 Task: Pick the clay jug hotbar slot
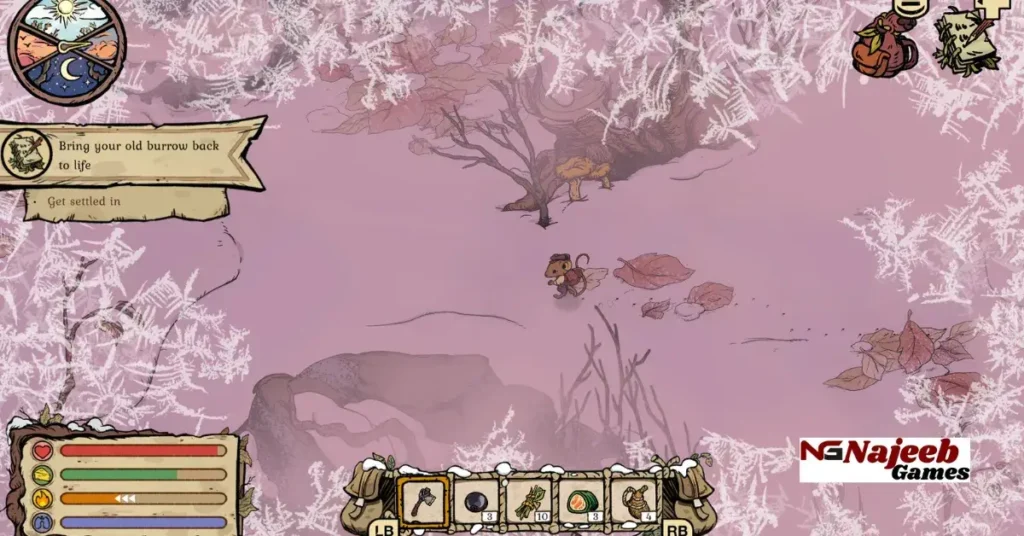[x=634, y=500]
